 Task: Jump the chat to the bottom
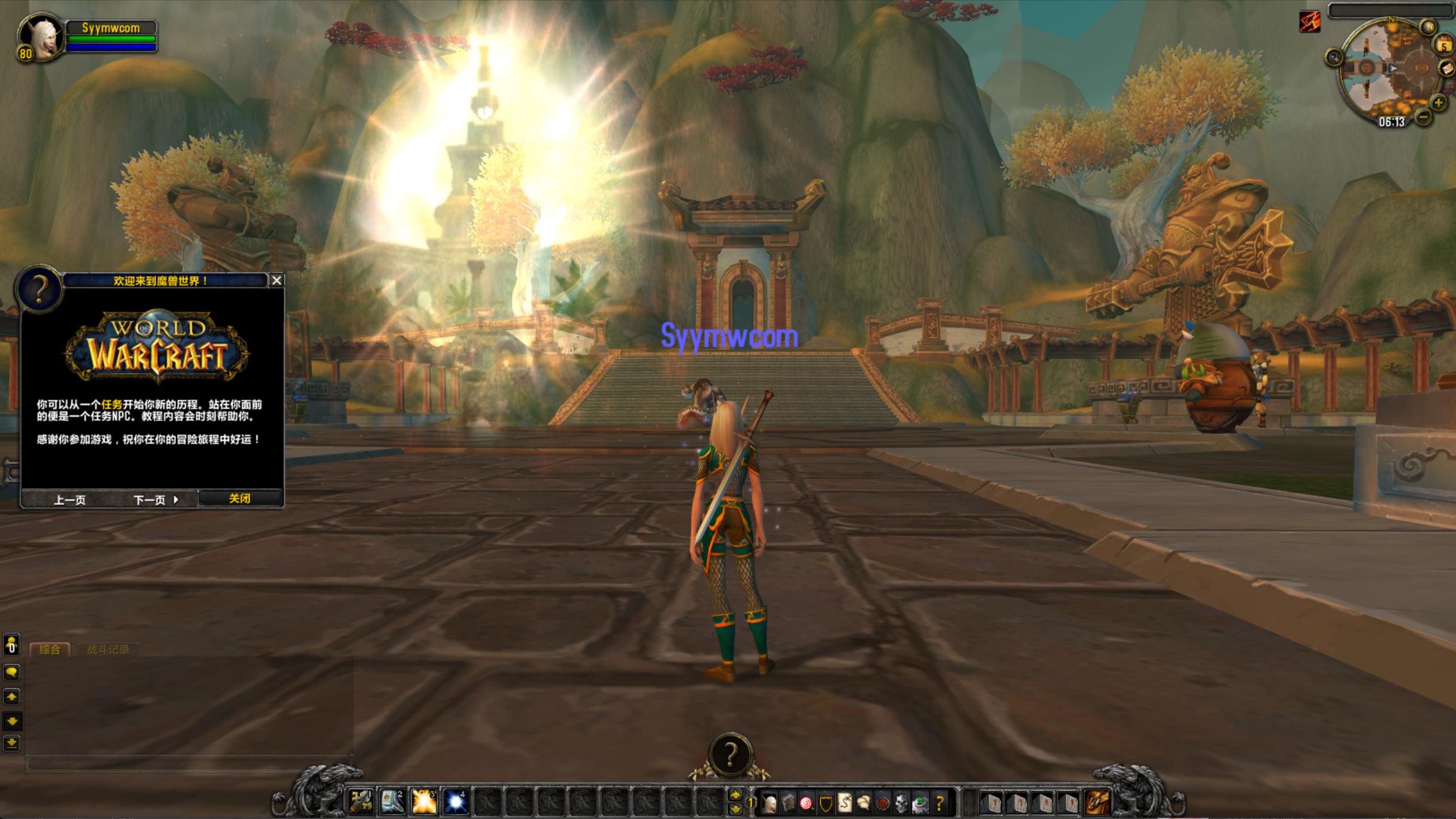[x=11, y=743]
